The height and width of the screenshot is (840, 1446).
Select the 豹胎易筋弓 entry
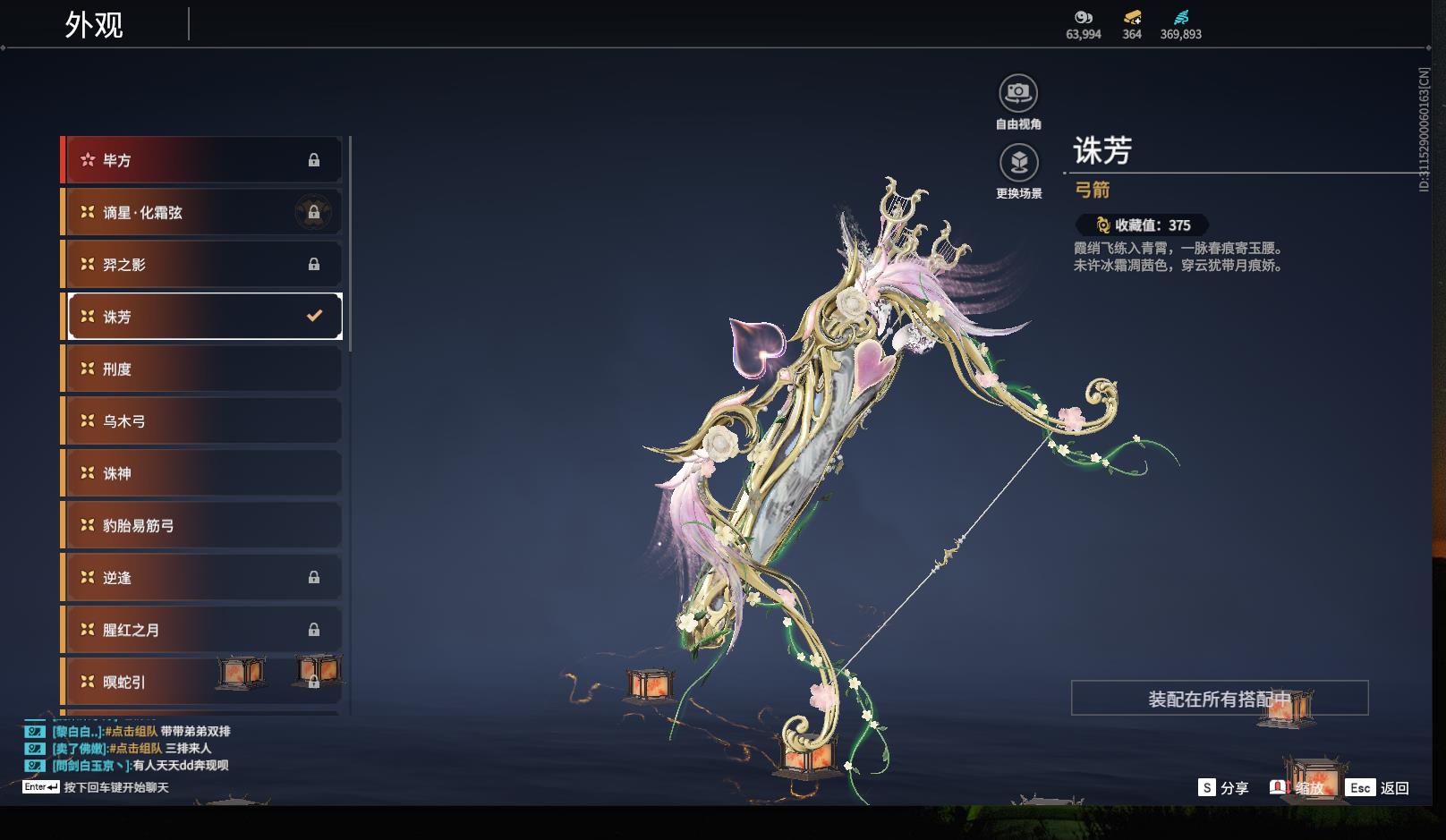(201, 525)
